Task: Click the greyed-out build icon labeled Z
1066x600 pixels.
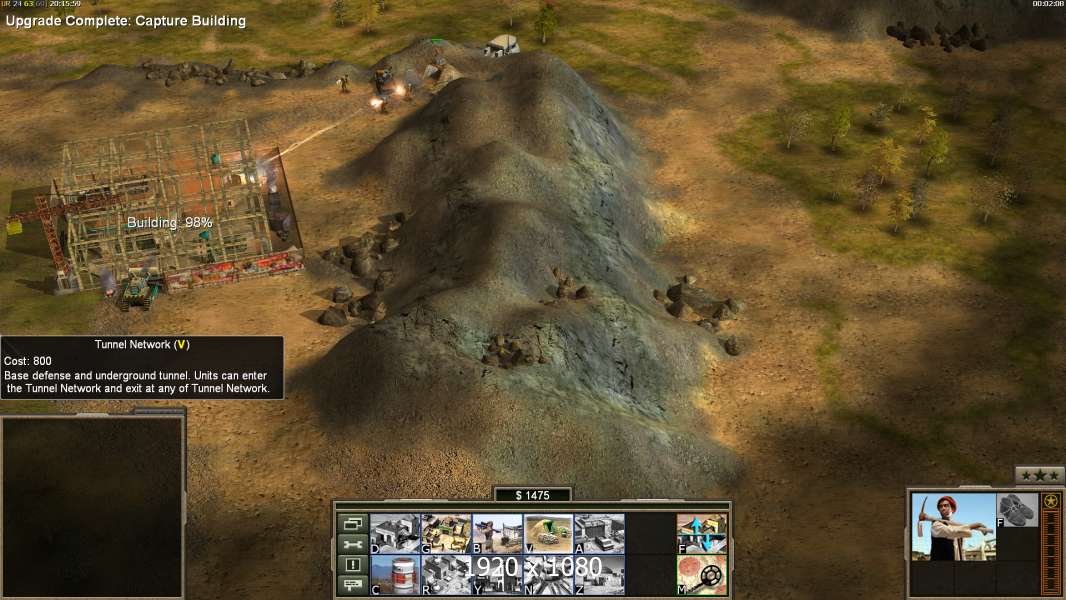Action: point(599,574)
